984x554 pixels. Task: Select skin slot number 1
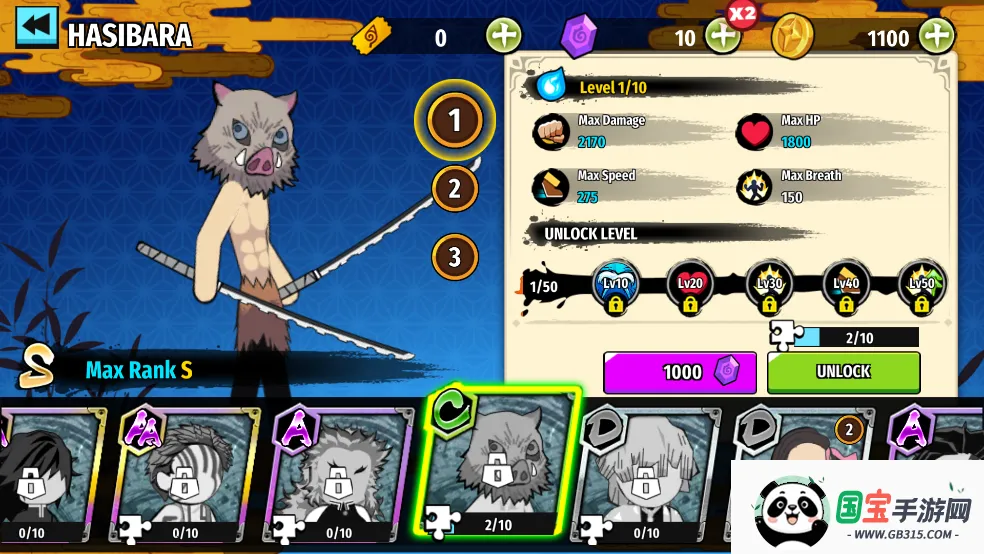[455, 121]
